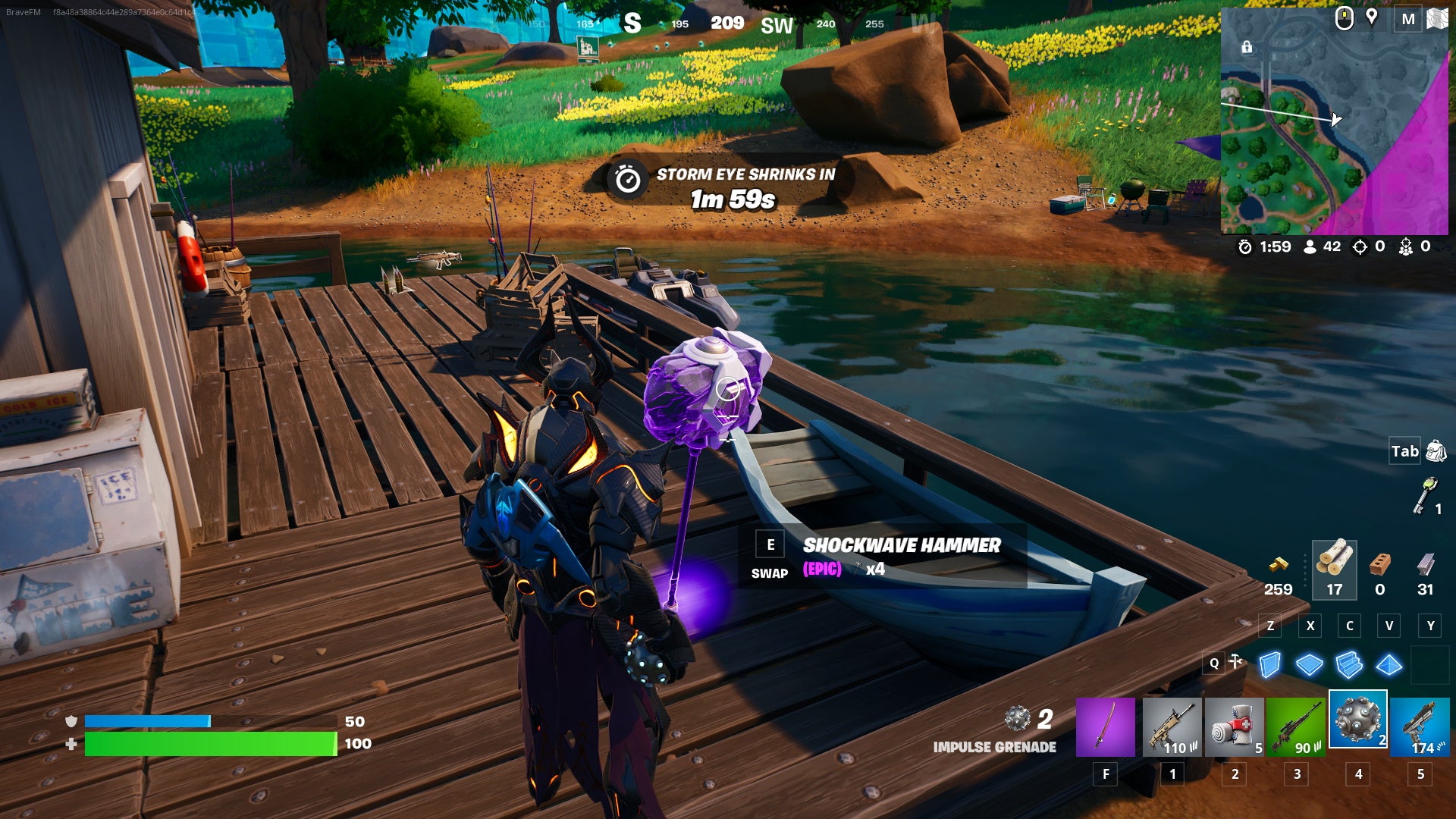The height and width of the screenshot is (819, 1456).
Task: Choose the pyramid roof building piece
Action: pos(1389,665)
